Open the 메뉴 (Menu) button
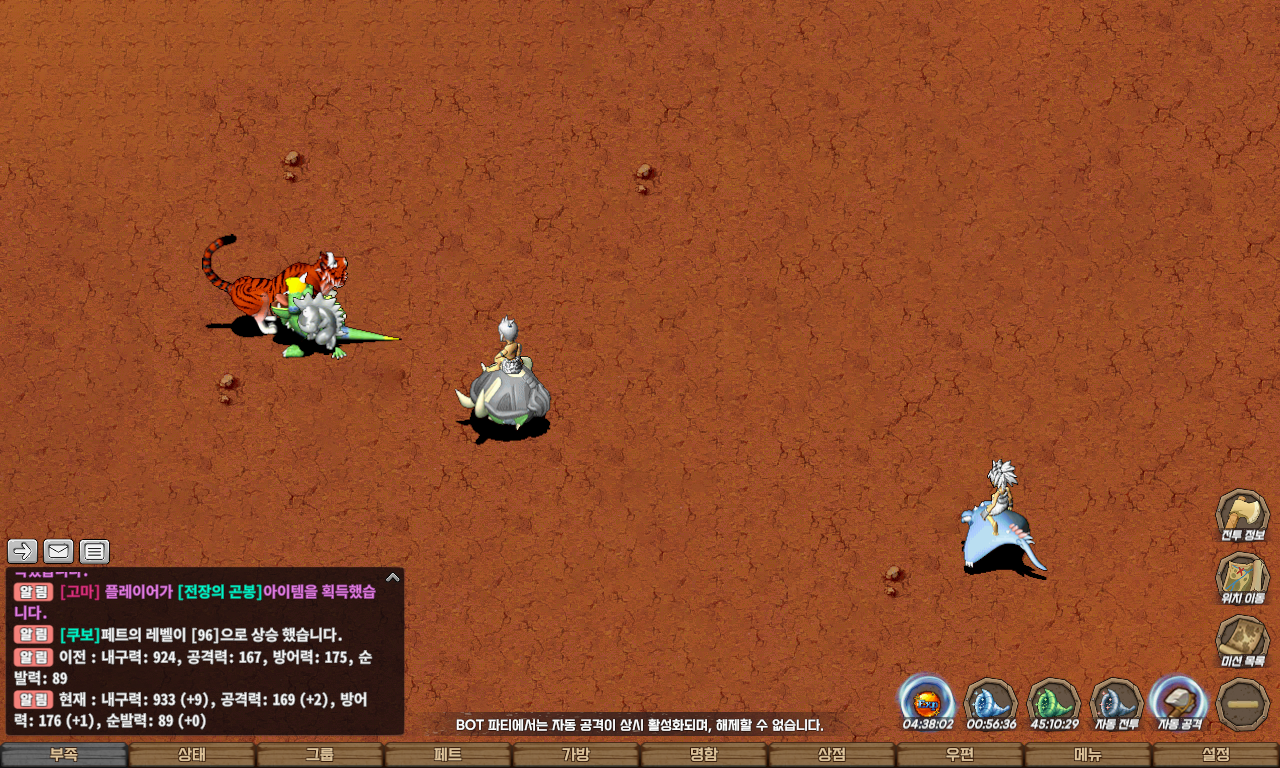The image size is (1280, 768). [1088, 755]
